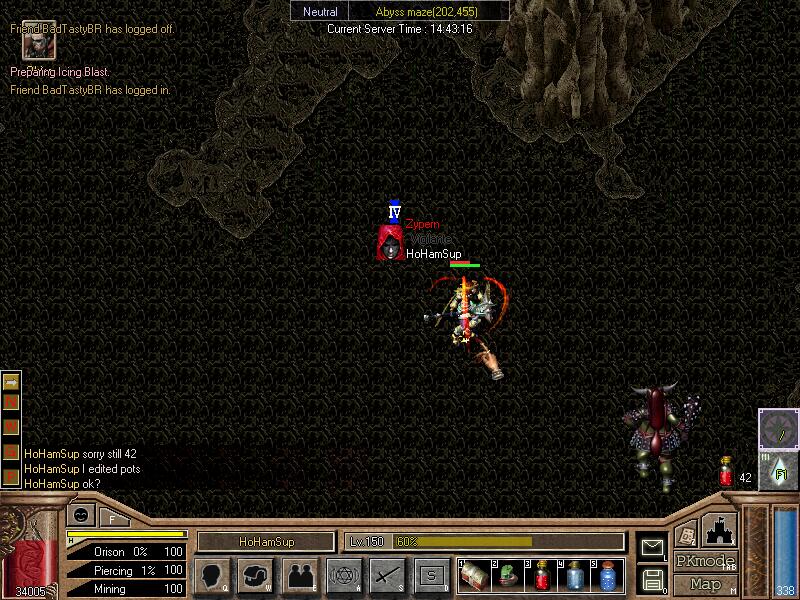The height and width of the screenshot is (600, 800).
Task: Click the smiley face emote button
Action: pos(80,516)
